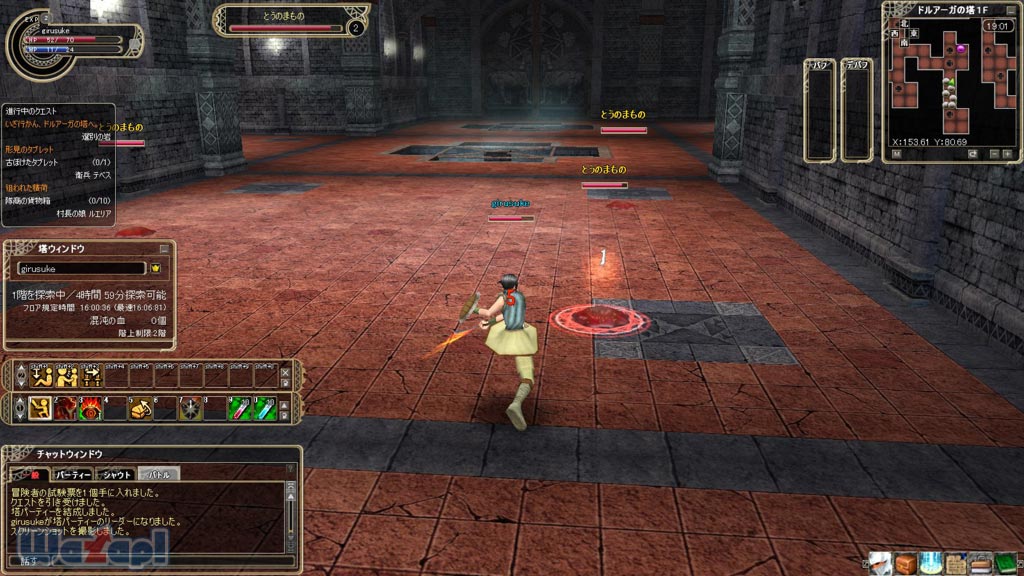Open the white-hooded character menu icon
1024x576 pixels.
click(x=880, y=563)
